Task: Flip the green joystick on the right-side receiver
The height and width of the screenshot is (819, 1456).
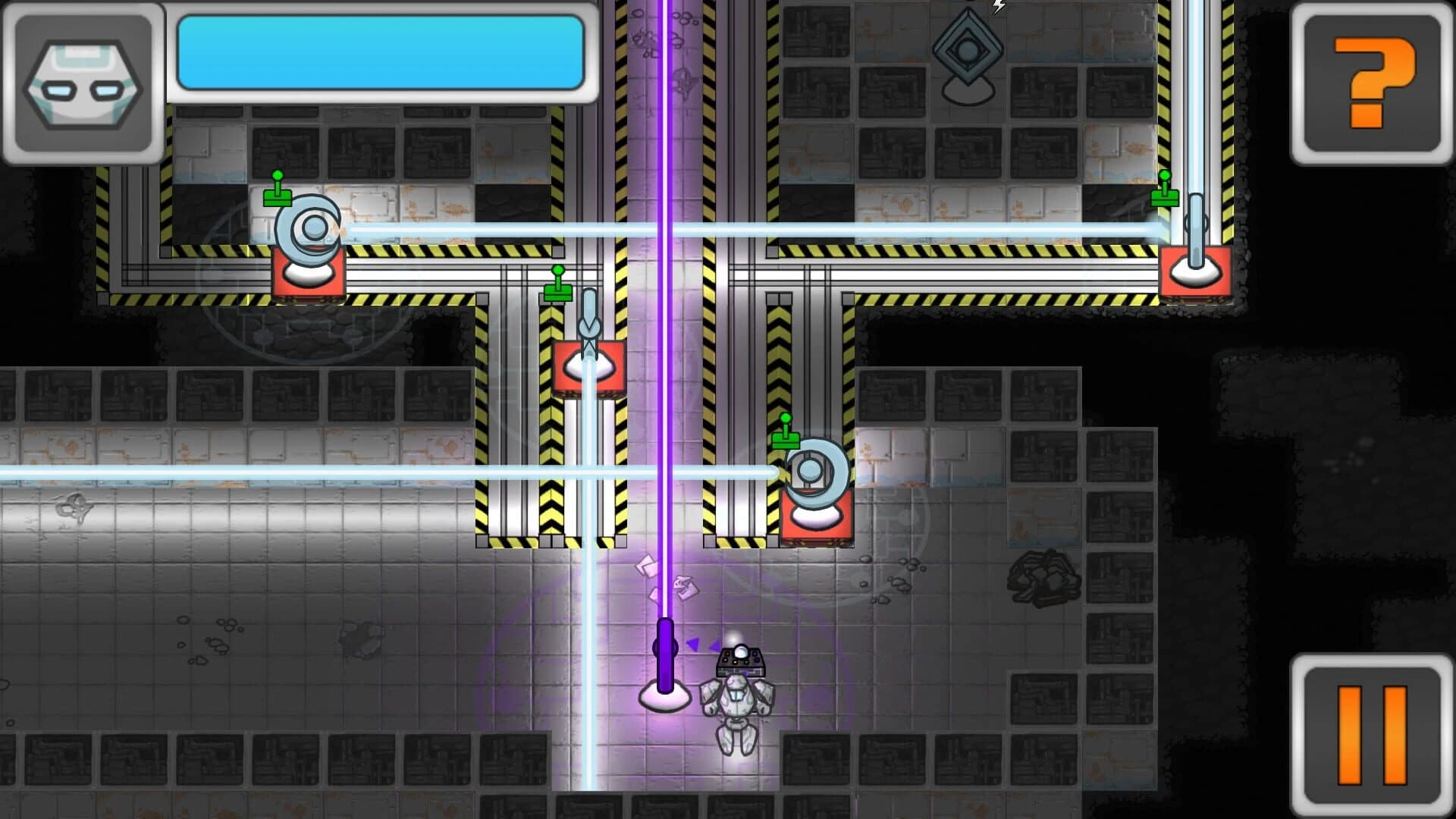Action: pyautogui.click(x=1165, y=190)
